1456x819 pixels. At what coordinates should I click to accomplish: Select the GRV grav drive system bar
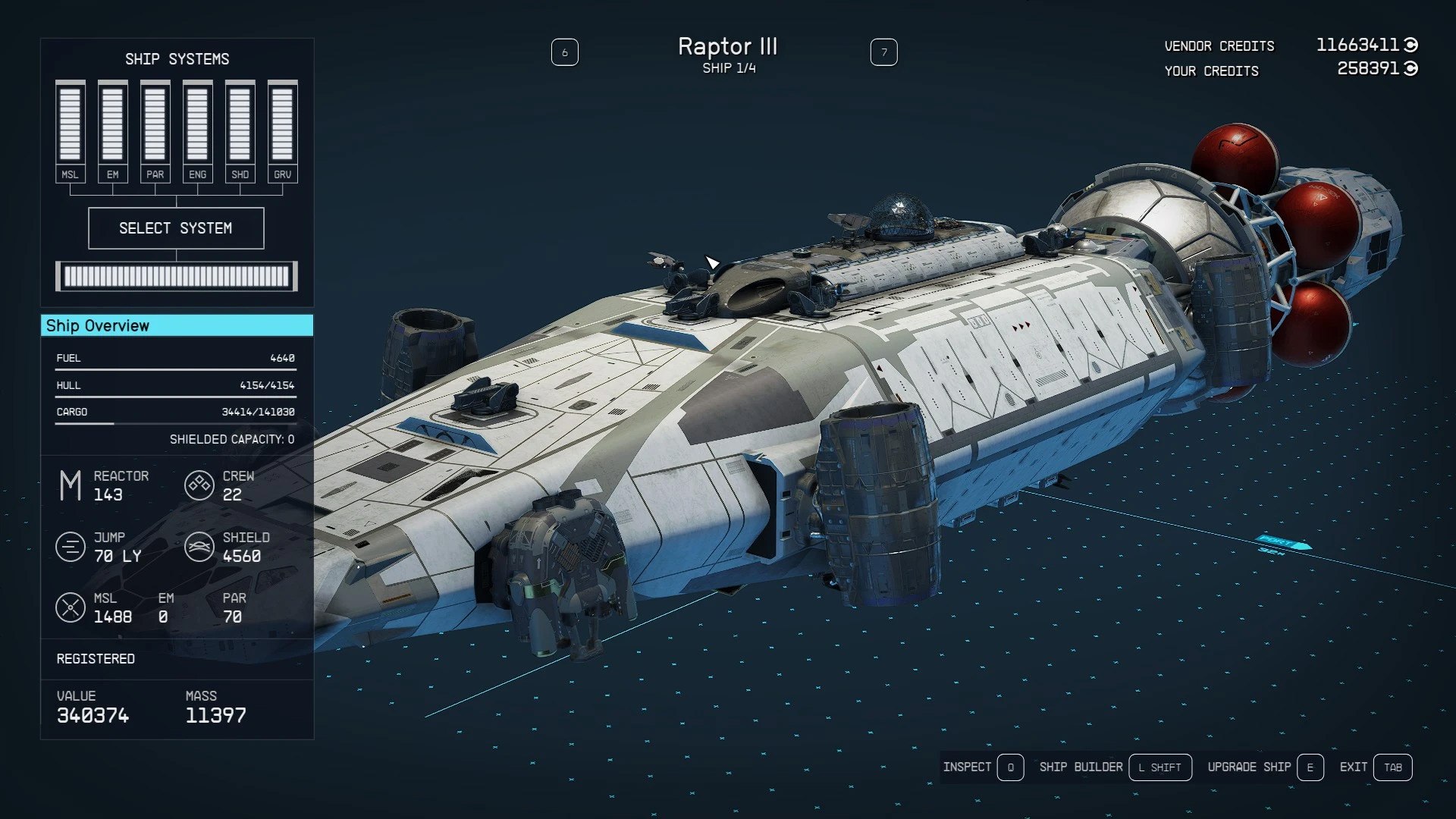(x=282, y=130)
